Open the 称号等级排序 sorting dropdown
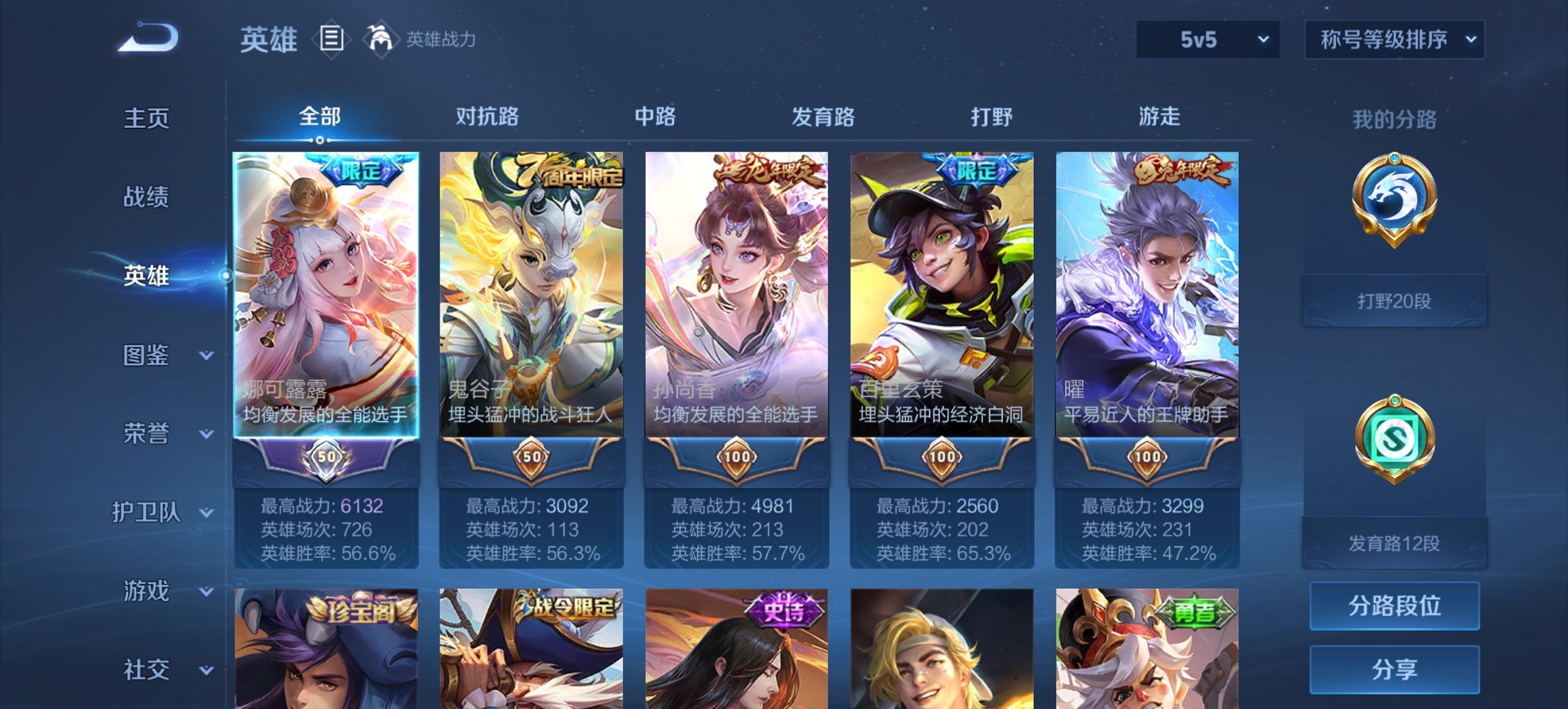The width and height of the screenshot is (1568, 709). click(1394, 40)
